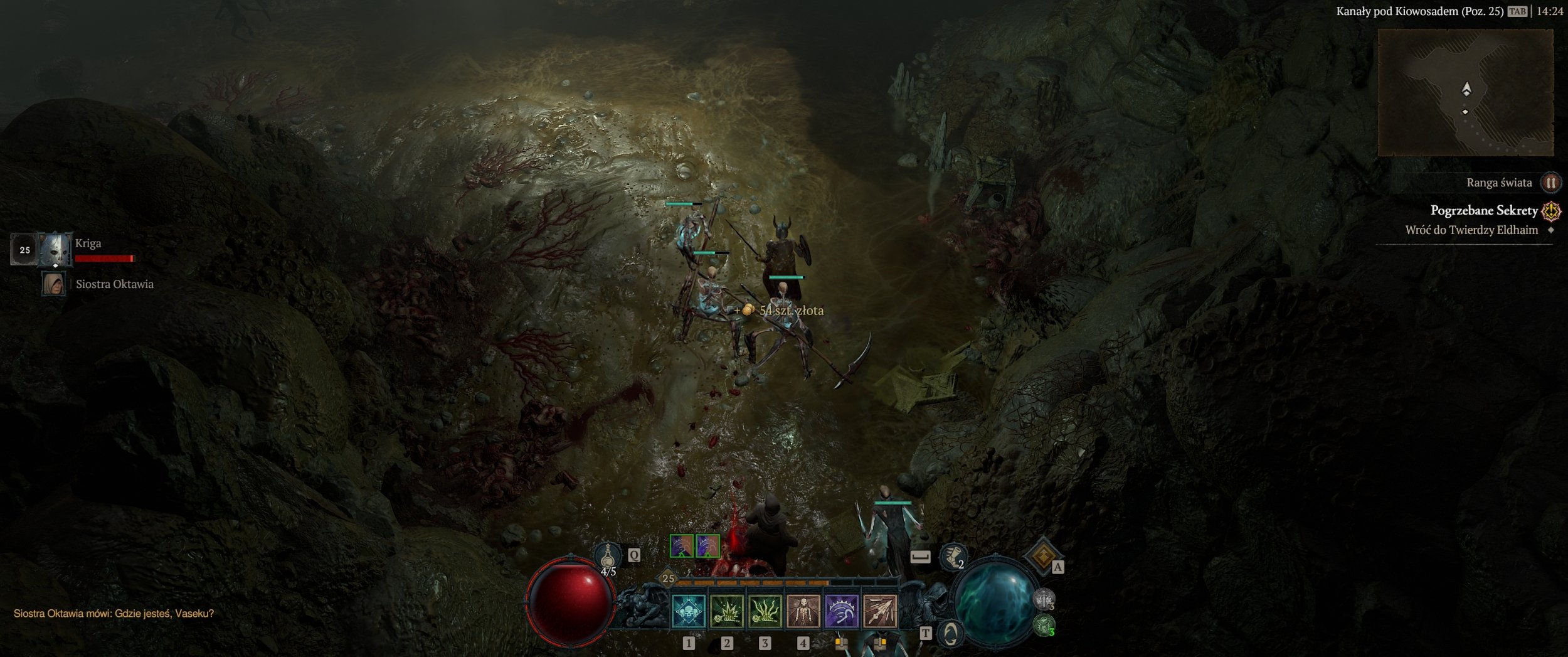Cast the green corpse explosion skill
The width and height of the screenshot is (1568, 657).
pyautogui.click(x=727, y=611)
